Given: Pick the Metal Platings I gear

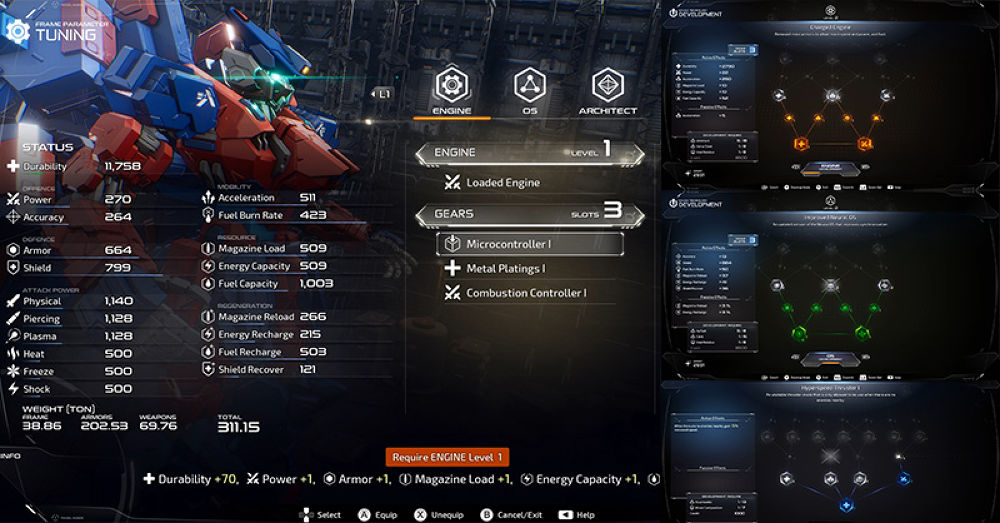Looking at the screenshot, I should pyautogui.click(x=505, y=268).
